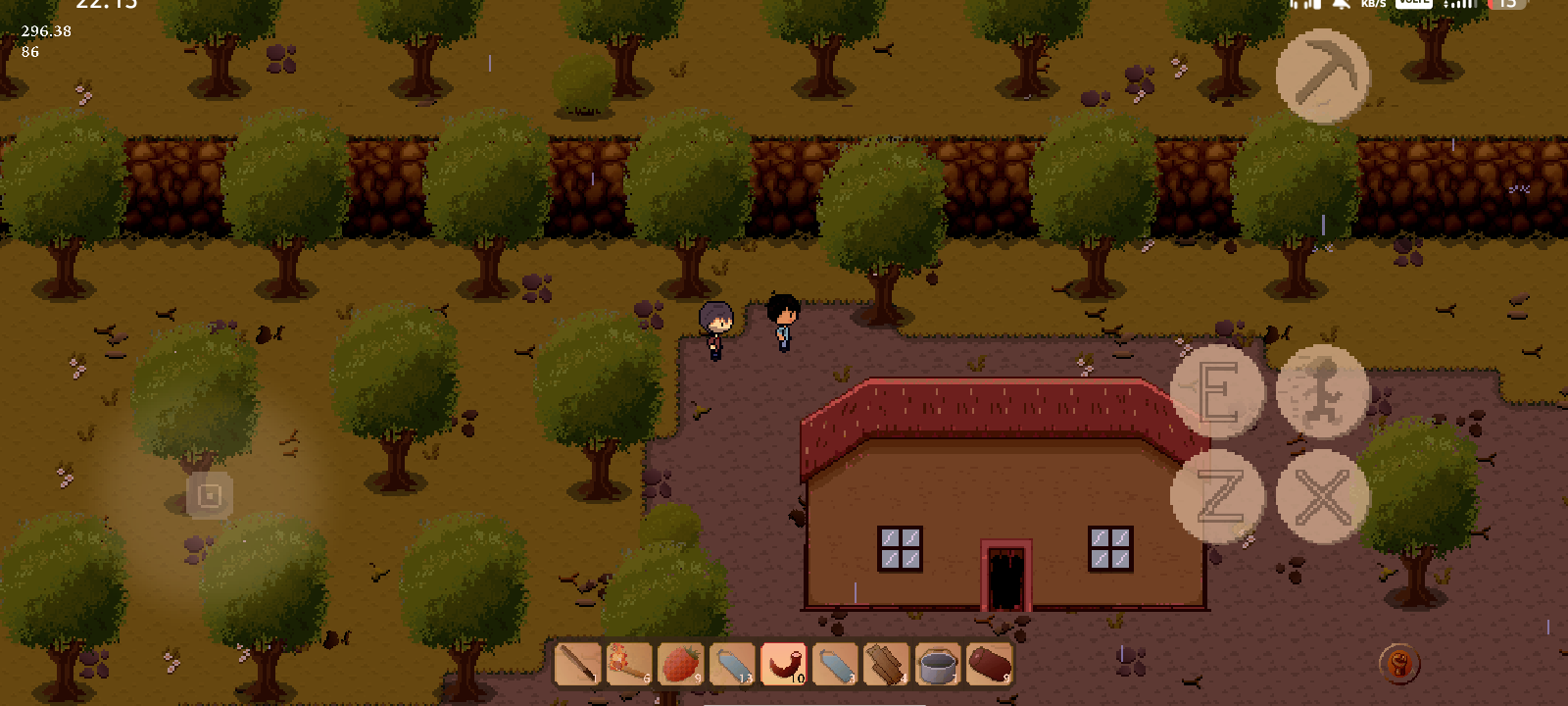Tap the E touch button
Viewport: 1568px width, 706px height.
coord(1217,391)
